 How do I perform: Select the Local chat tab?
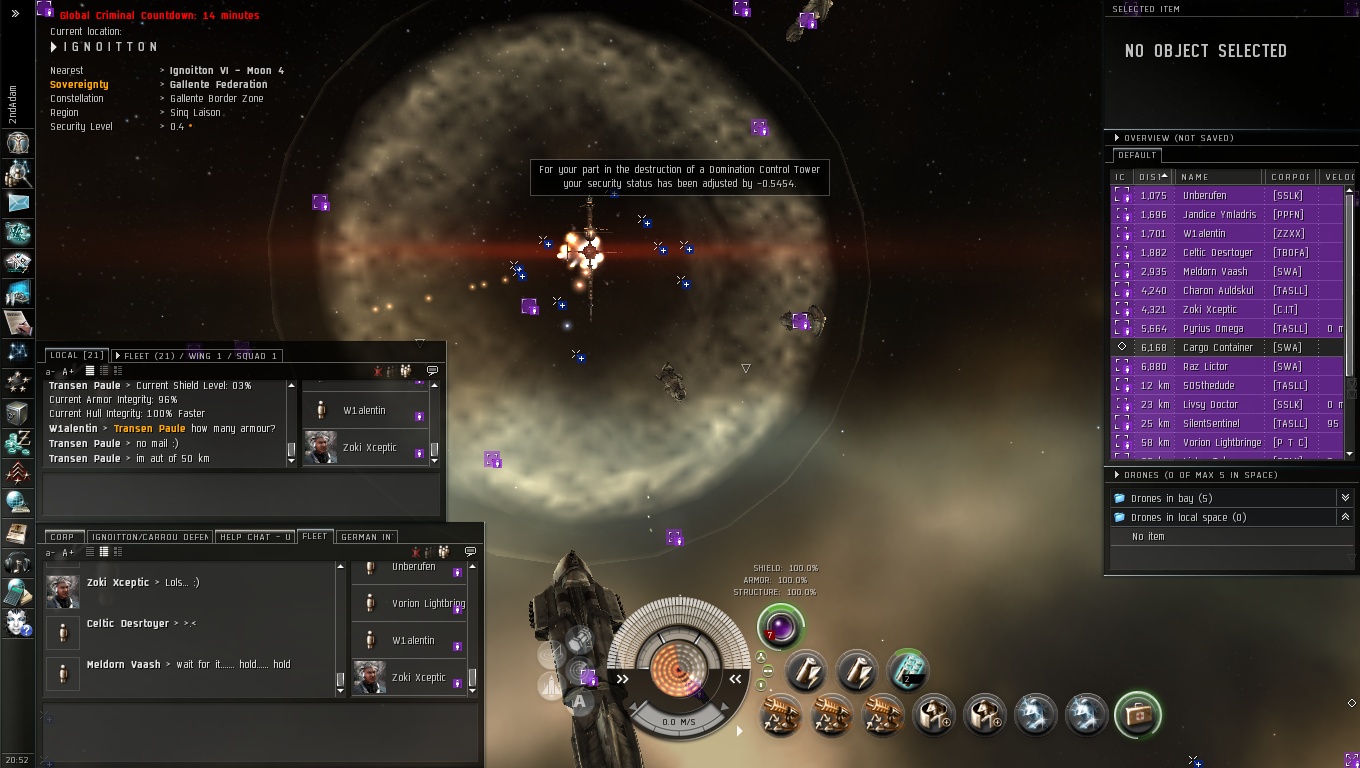(x=76, y=356)
